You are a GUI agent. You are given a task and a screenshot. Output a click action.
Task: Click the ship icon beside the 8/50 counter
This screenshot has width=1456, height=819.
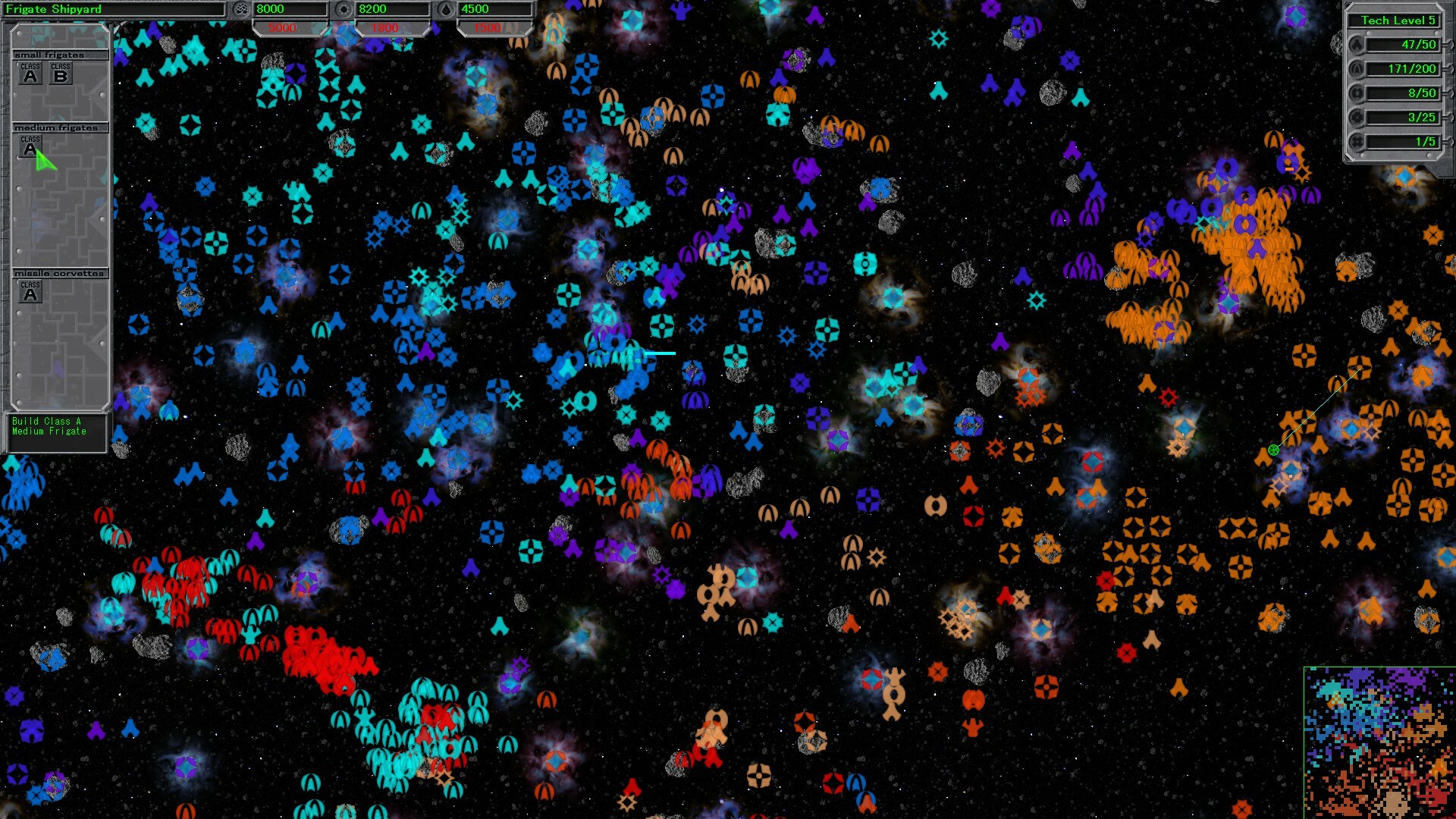point(1357,93)
